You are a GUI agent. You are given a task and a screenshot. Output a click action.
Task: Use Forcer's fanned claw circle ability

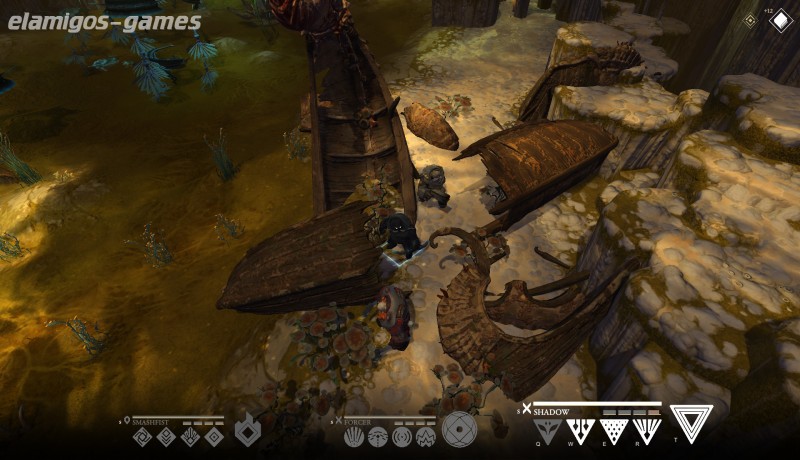click(x=354, y=436)
